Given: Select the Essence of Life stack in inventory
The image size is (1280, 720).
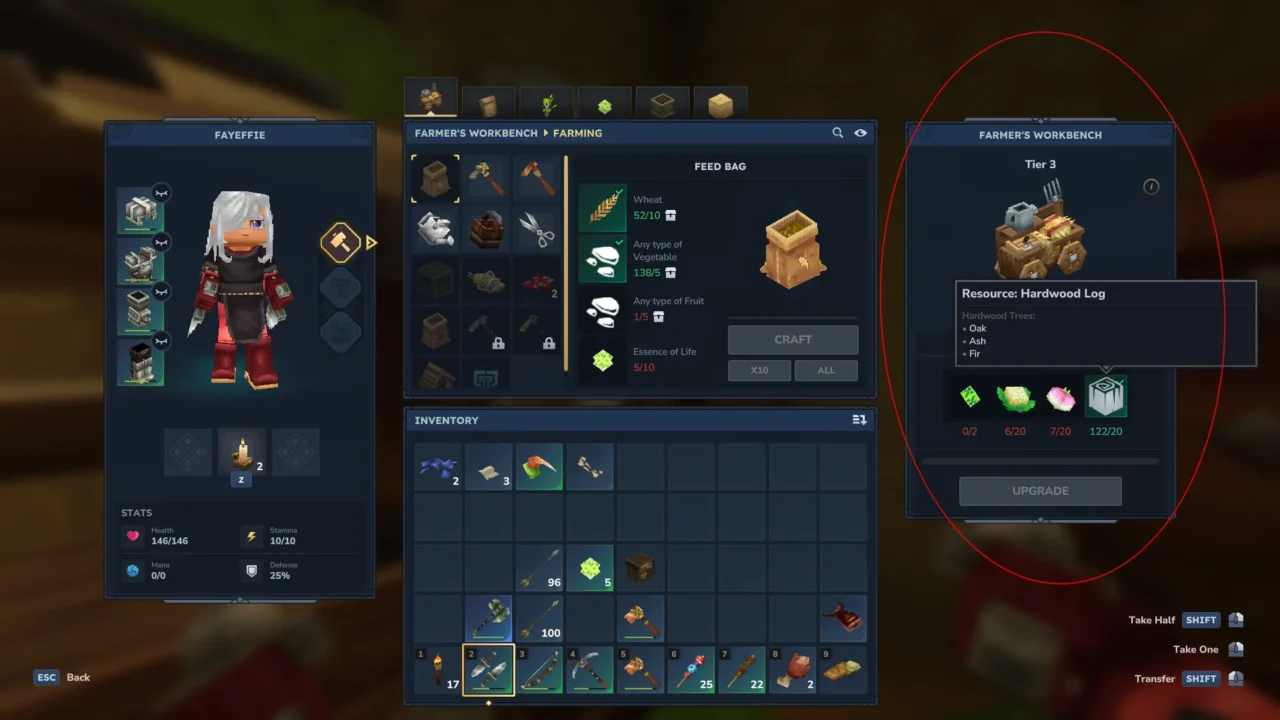Looking at the screenshot, I should point(590,568).
